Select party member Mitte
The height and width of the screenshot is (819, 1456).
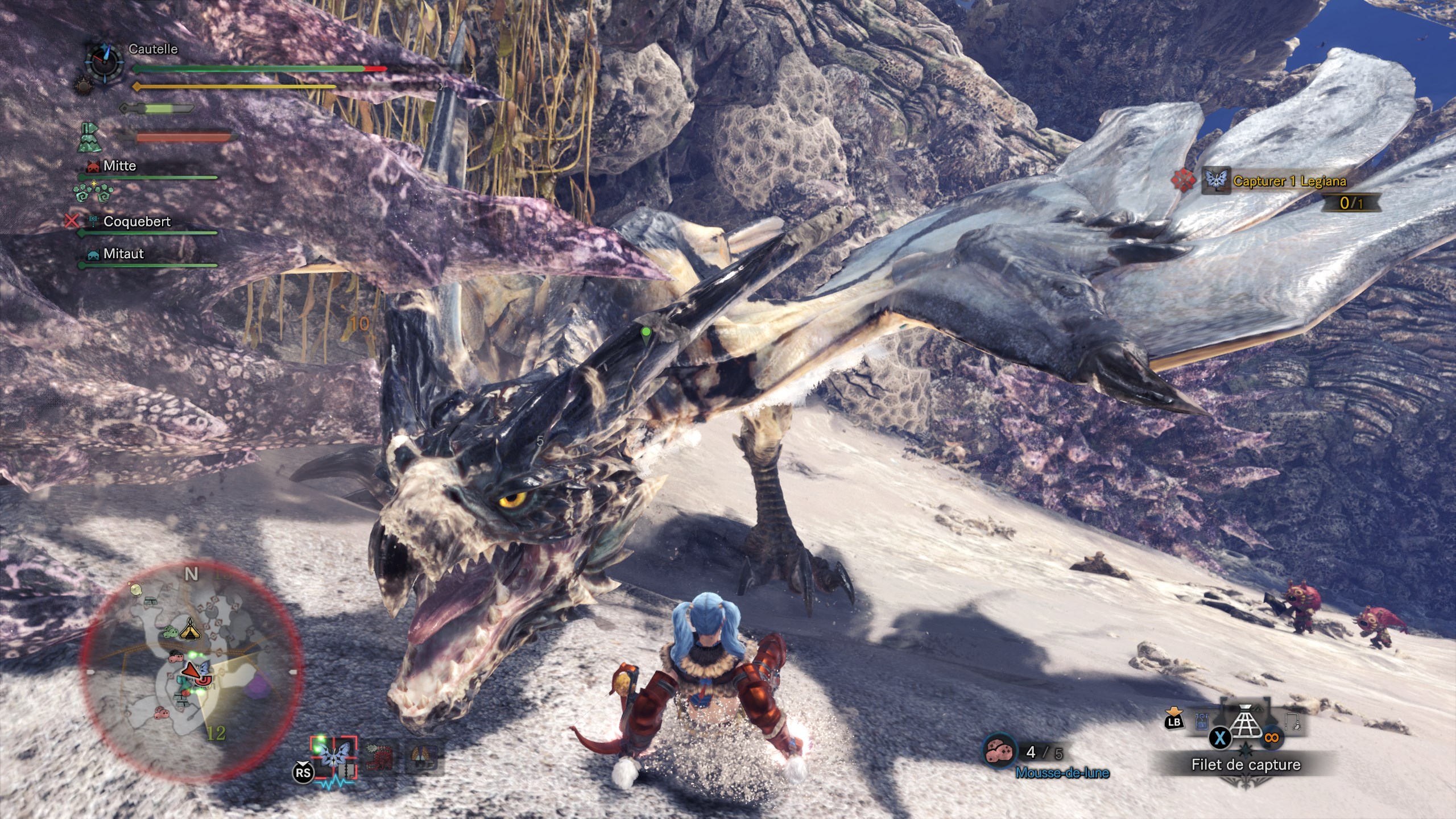[119, 166]
